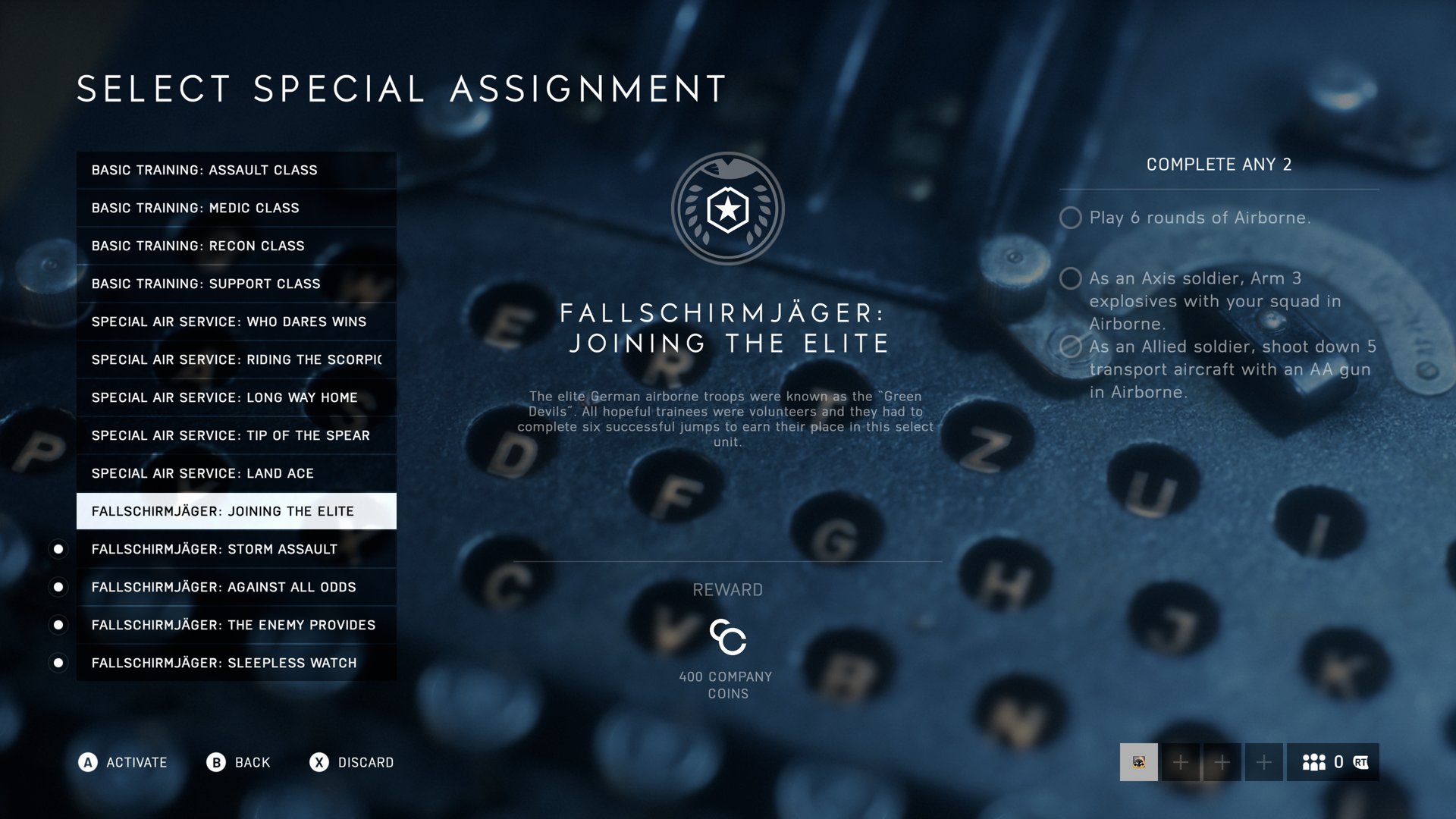Select Special Air Service: Long Way Home

point(236,397)
